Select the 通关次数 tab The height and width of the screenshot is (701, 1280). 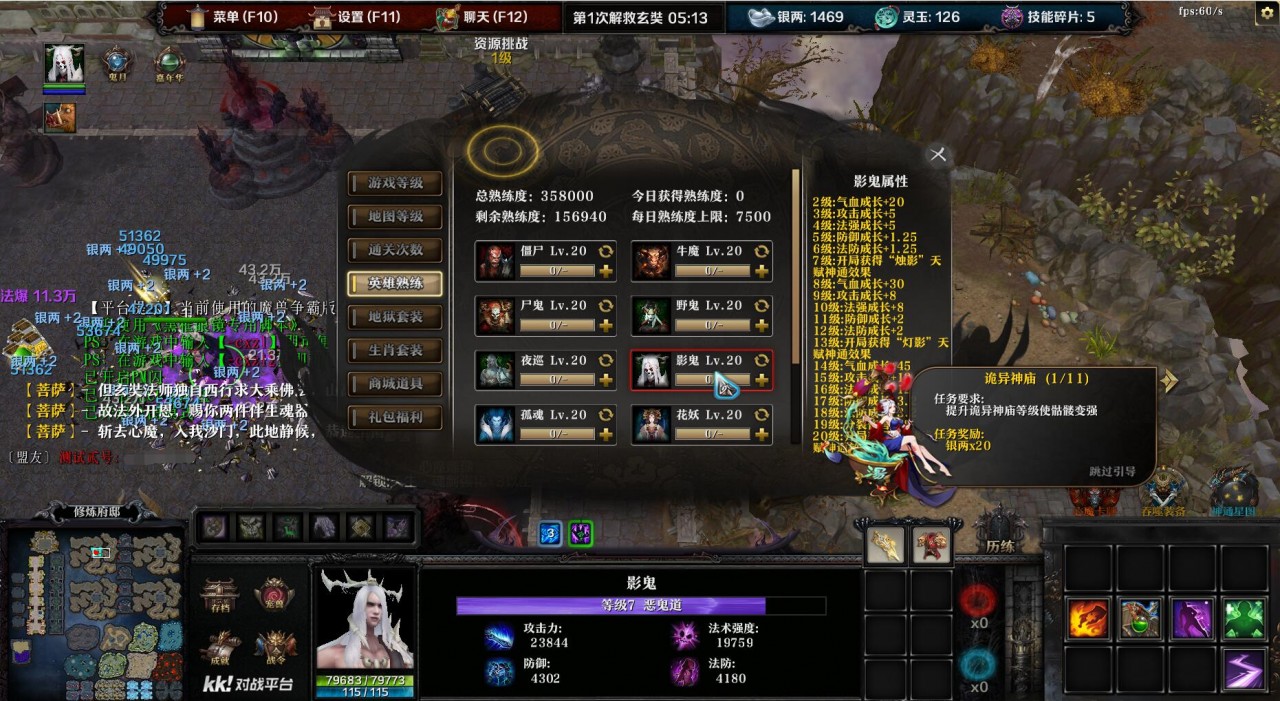pyautogui.click(x=395, y=250)
